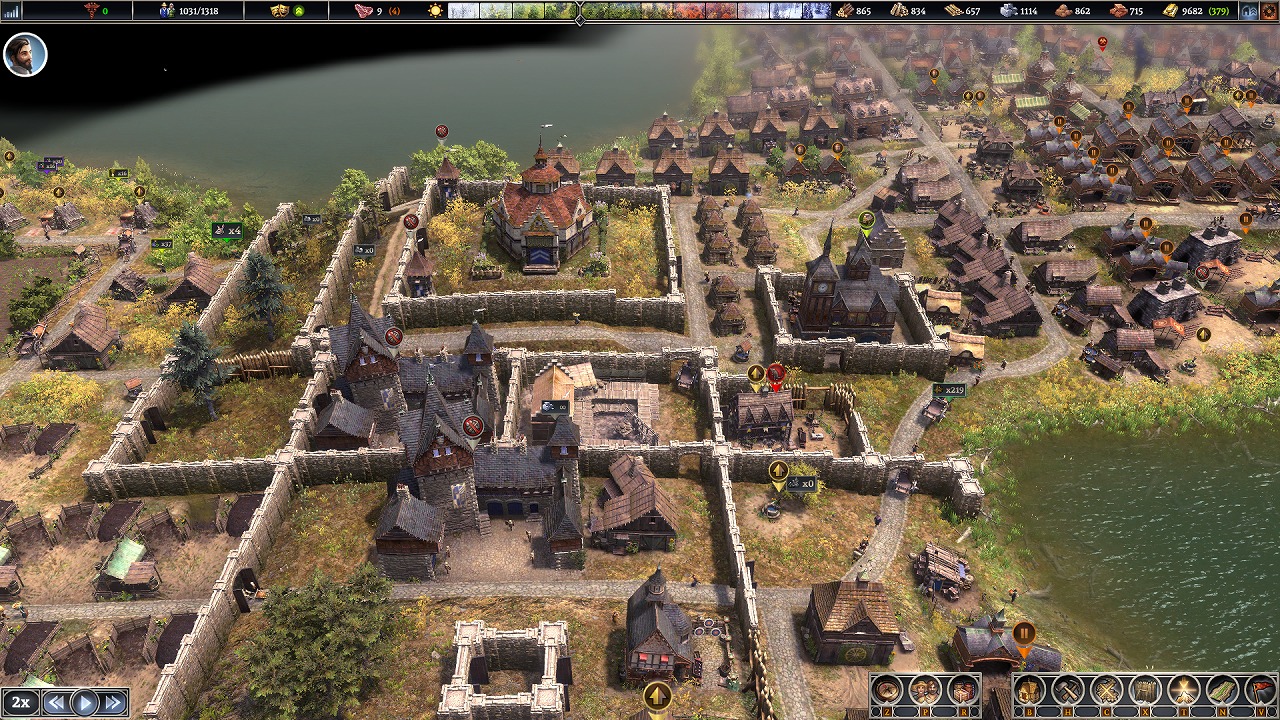Click the play button in speed controls
The width and height of the screenshot is (1280, 720).
point(85,703)
